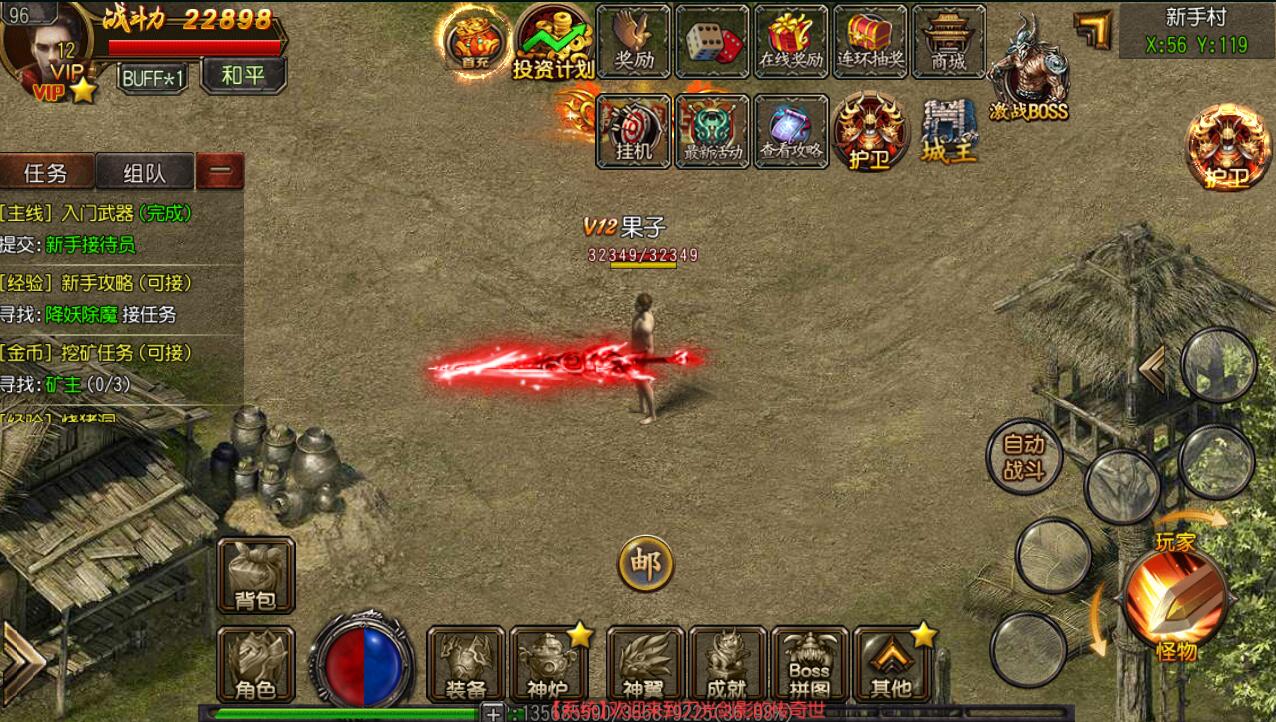Click the 奖励 rewards button

[x=633, y=42]
